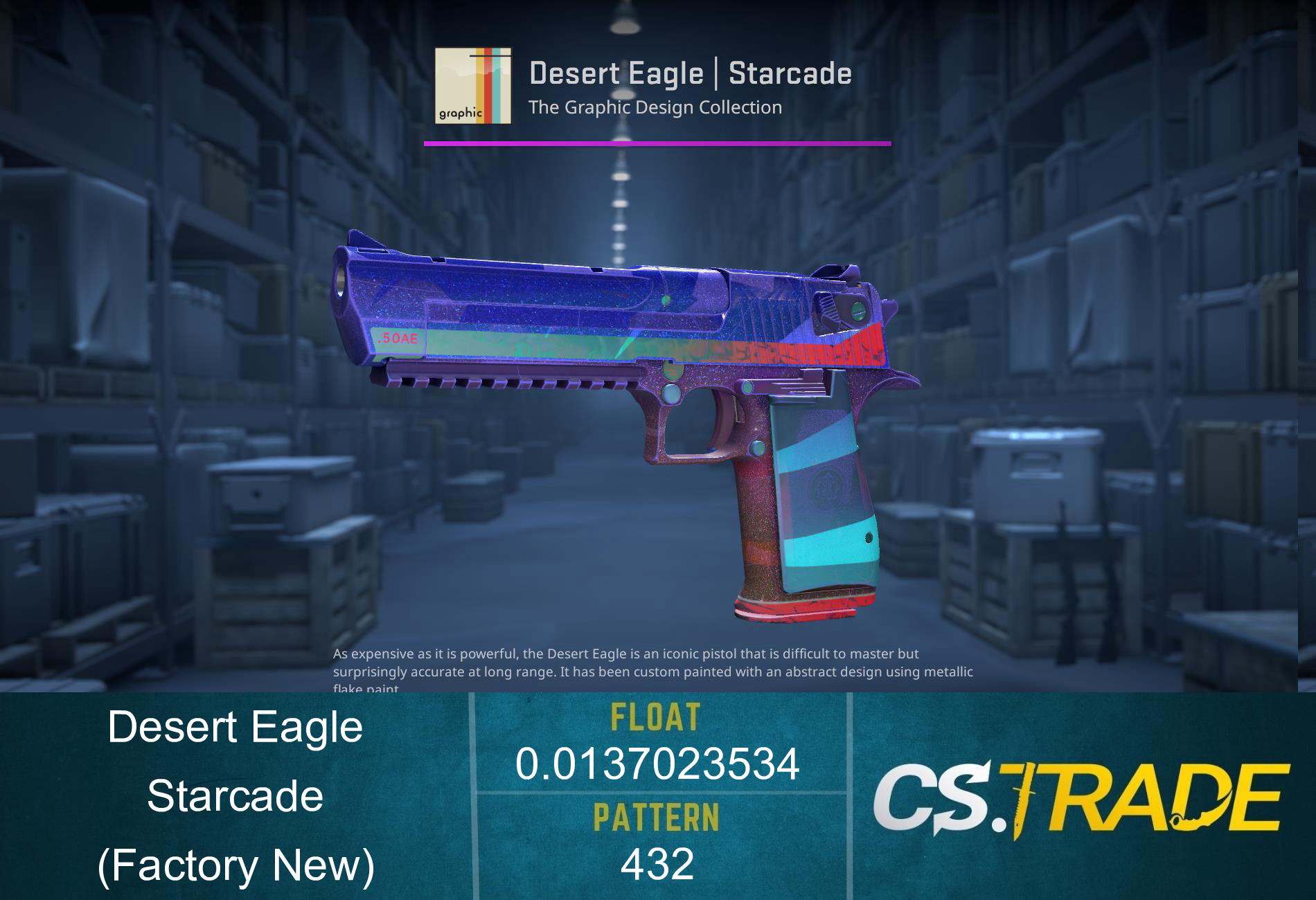This screenshot has width=1316, height=900.
Task: Select The Graphic Design Collection label
Action: pos(654,107)
